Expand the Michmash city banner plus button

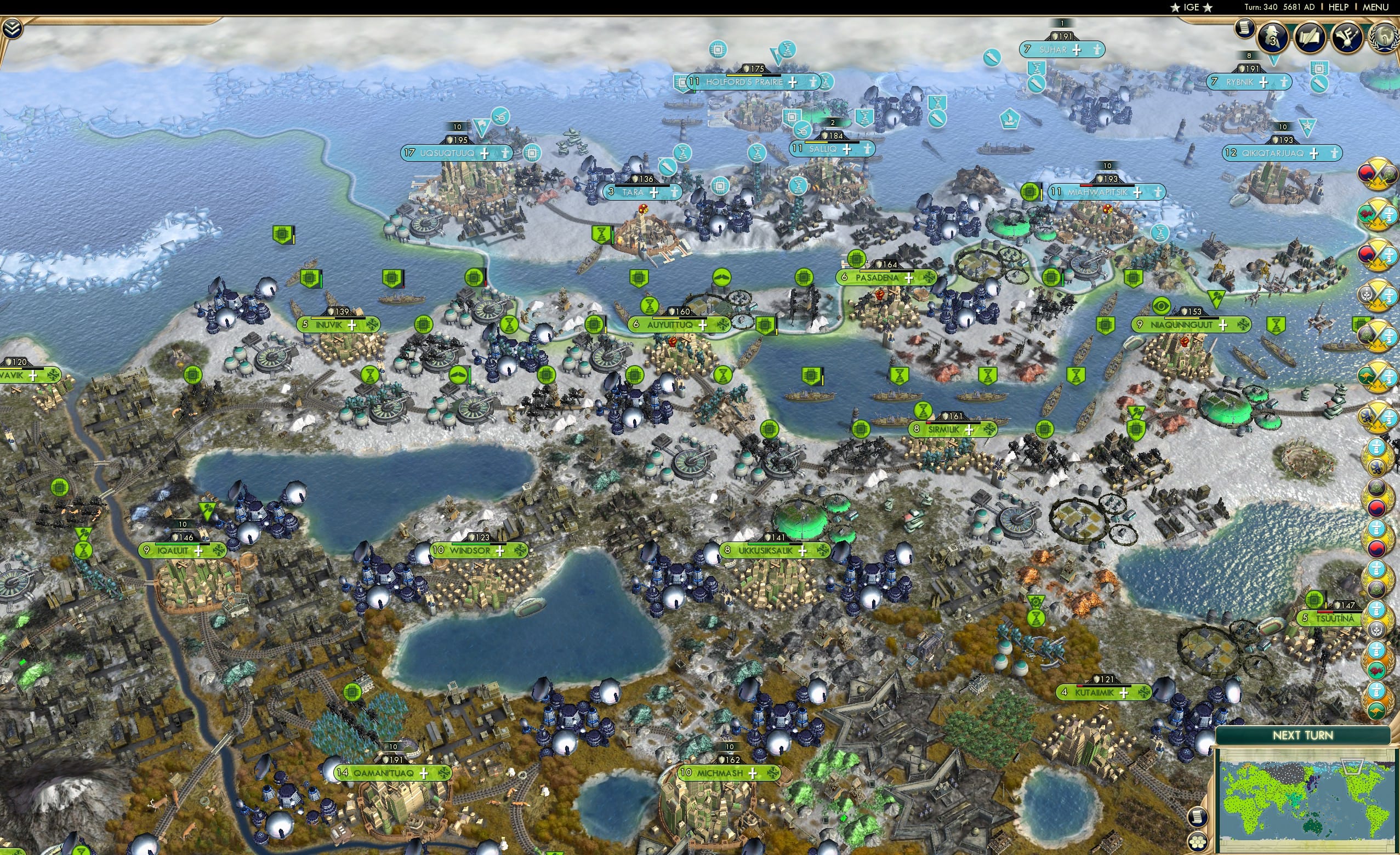[753, 773]
